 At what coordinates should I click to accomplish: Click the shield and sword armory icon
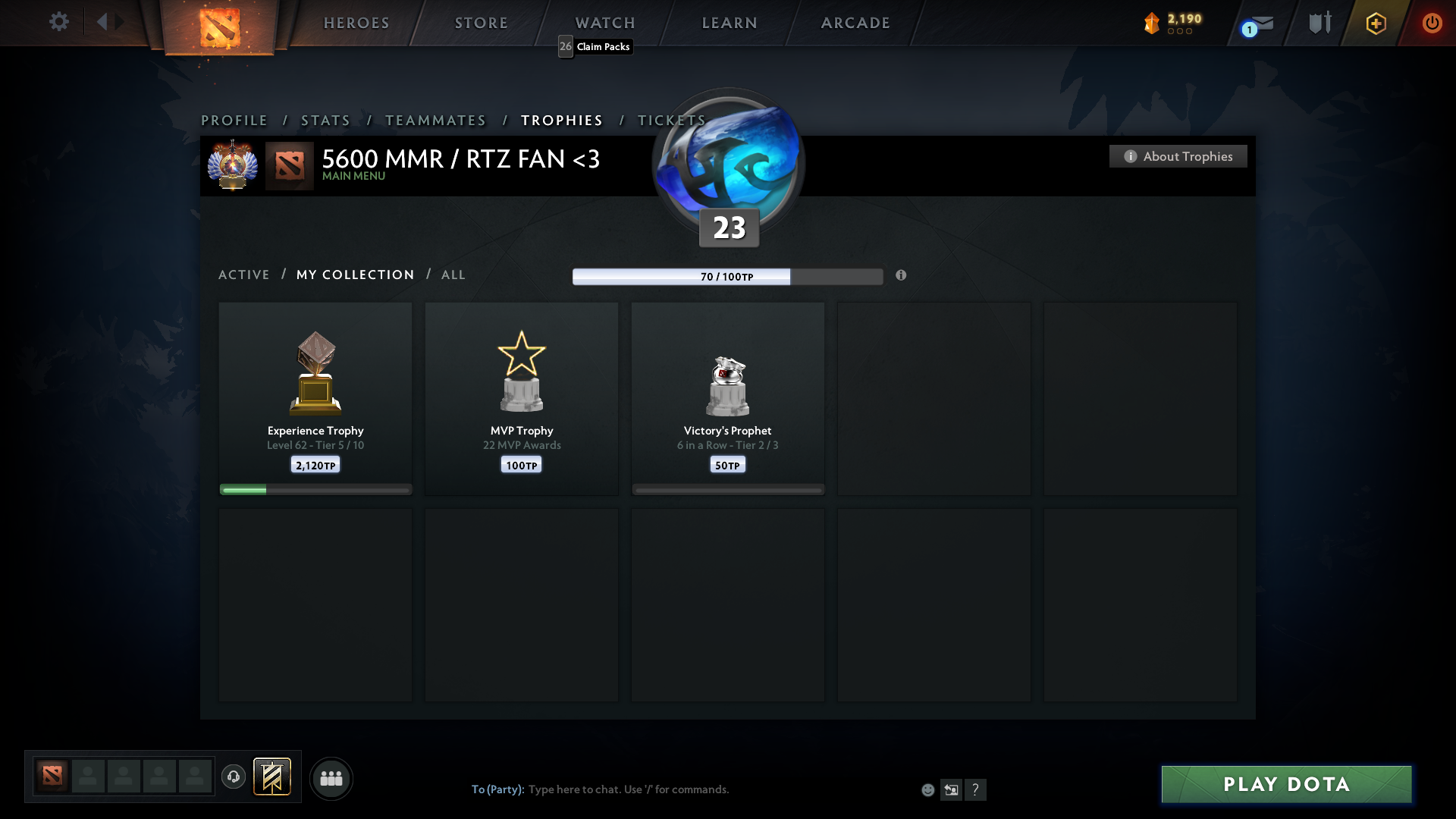tap(1319, 23)
